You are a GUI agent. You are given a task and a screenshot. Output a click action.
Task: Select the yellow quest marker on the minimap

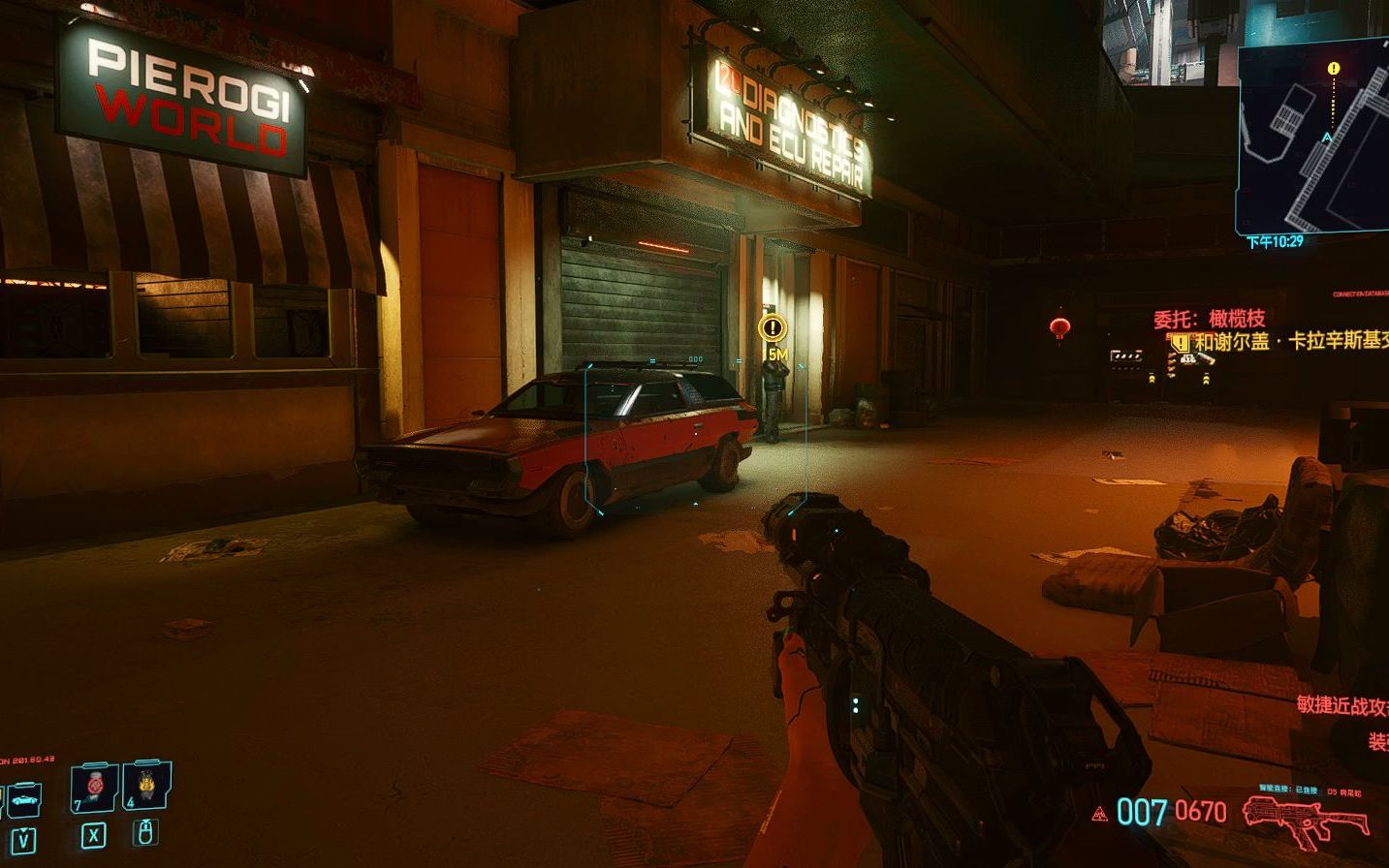pyautogui.click(x=1334, y=69)
